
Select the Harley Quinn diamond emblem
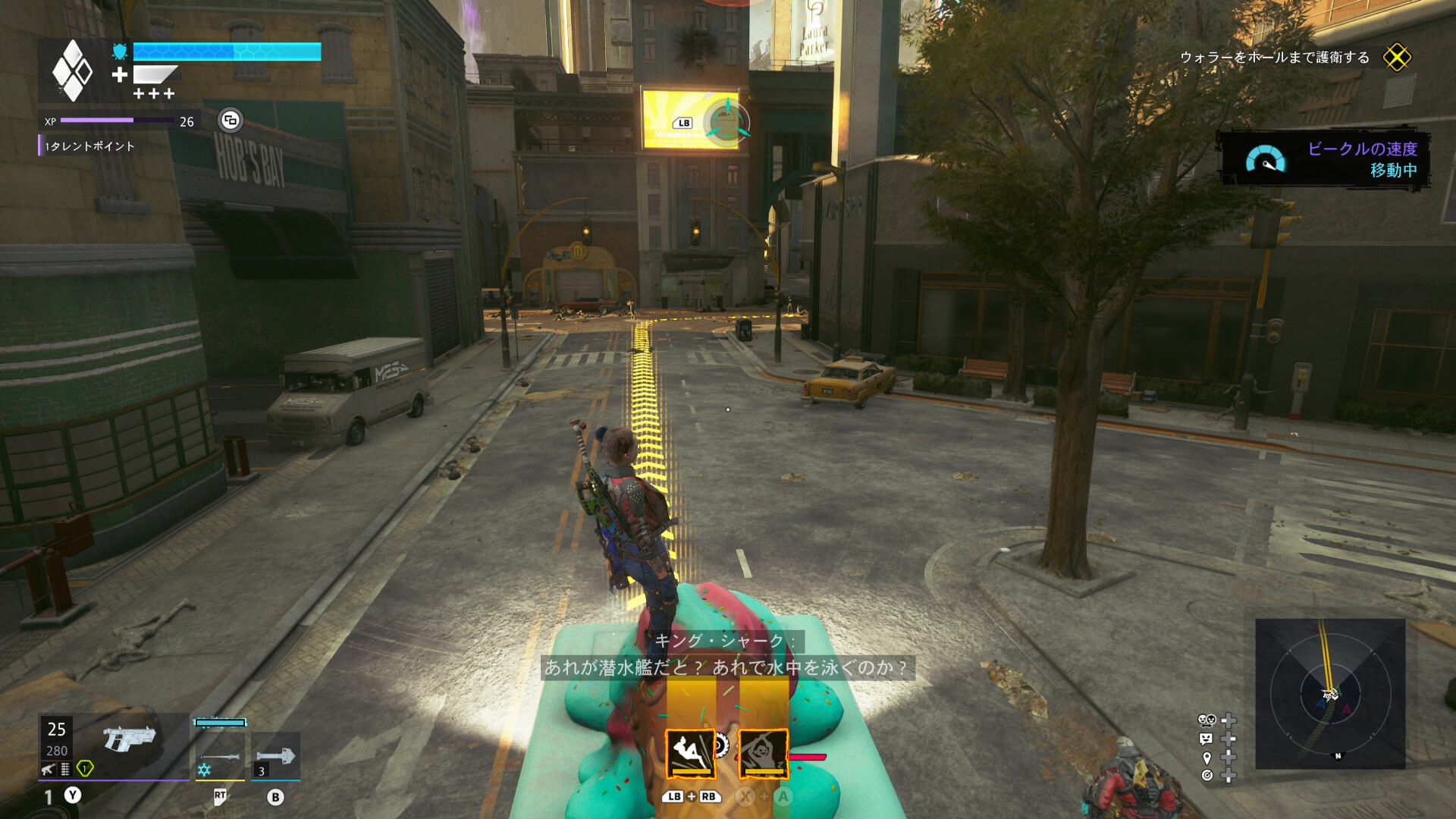click(72, 71)
